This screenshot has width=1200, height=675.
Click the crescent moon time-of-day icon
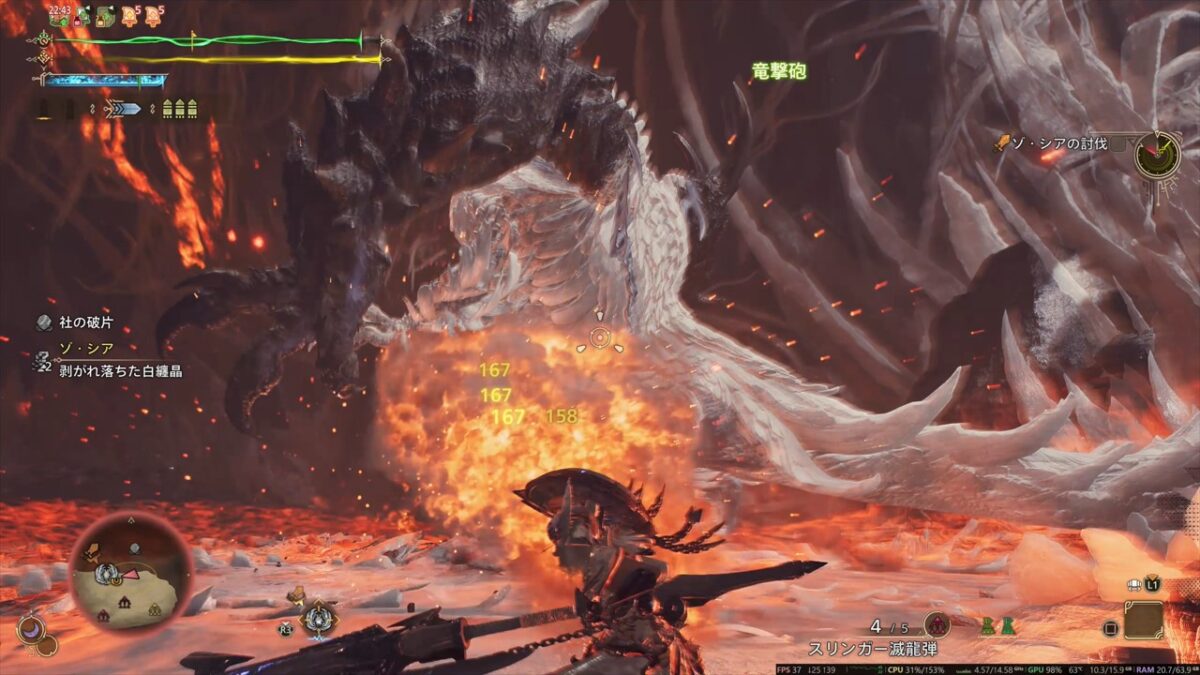33,631
